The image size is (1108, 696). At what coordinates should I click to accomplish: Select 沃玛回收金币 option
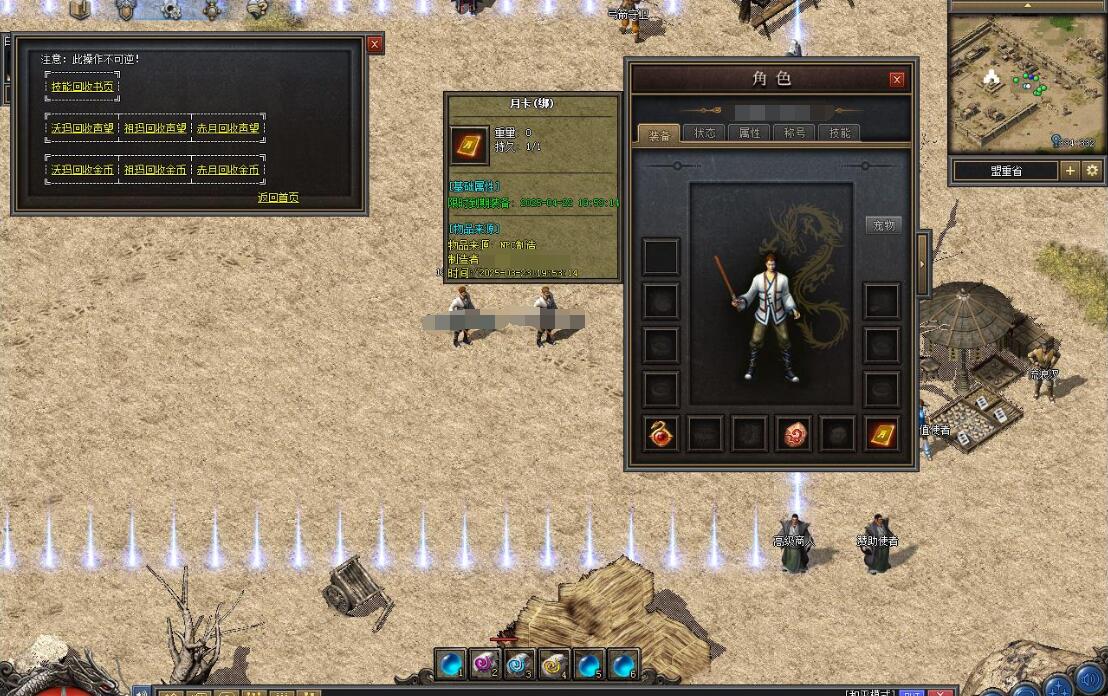tap(82, 170)
